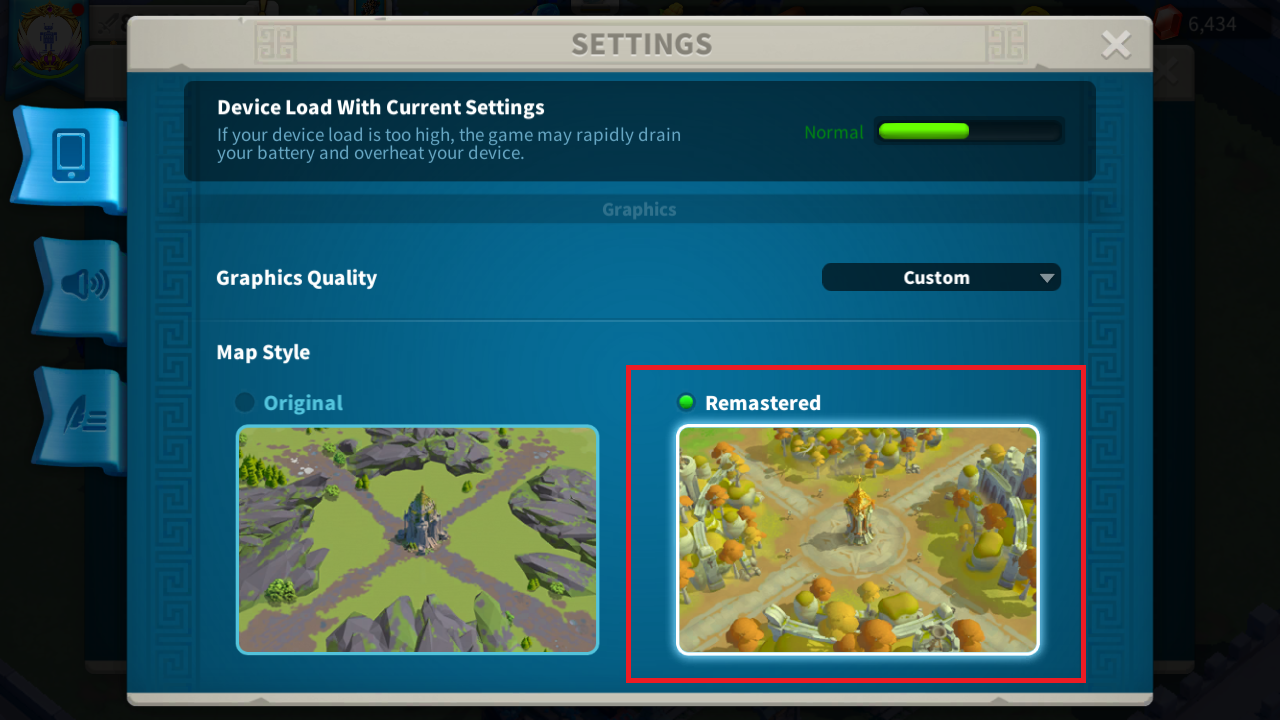Click the red notification badge on the avatar
Screen dimensions: 1280x720
77,9
